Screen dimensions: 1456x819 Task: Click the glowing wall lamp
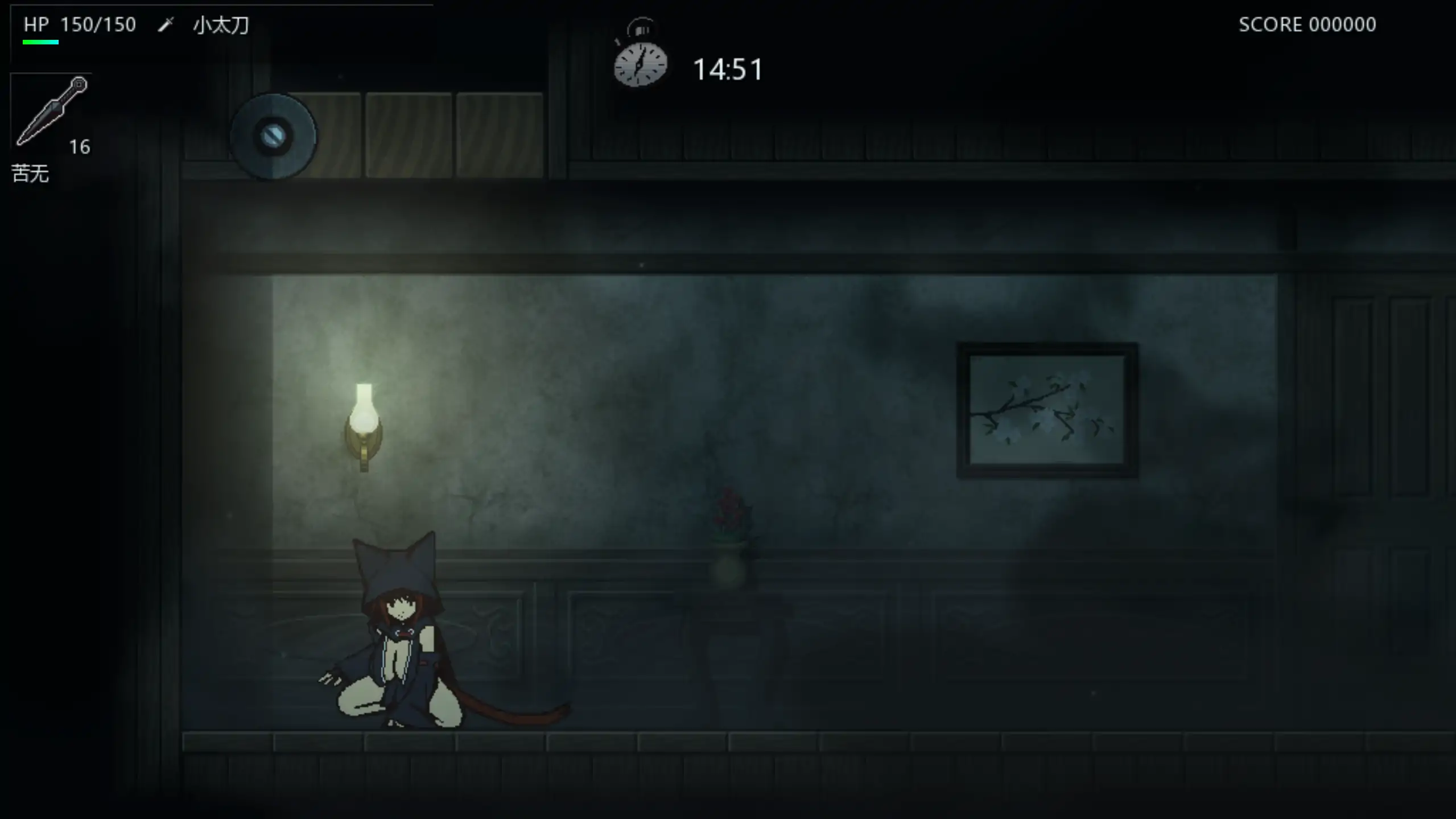coord(364,415)
